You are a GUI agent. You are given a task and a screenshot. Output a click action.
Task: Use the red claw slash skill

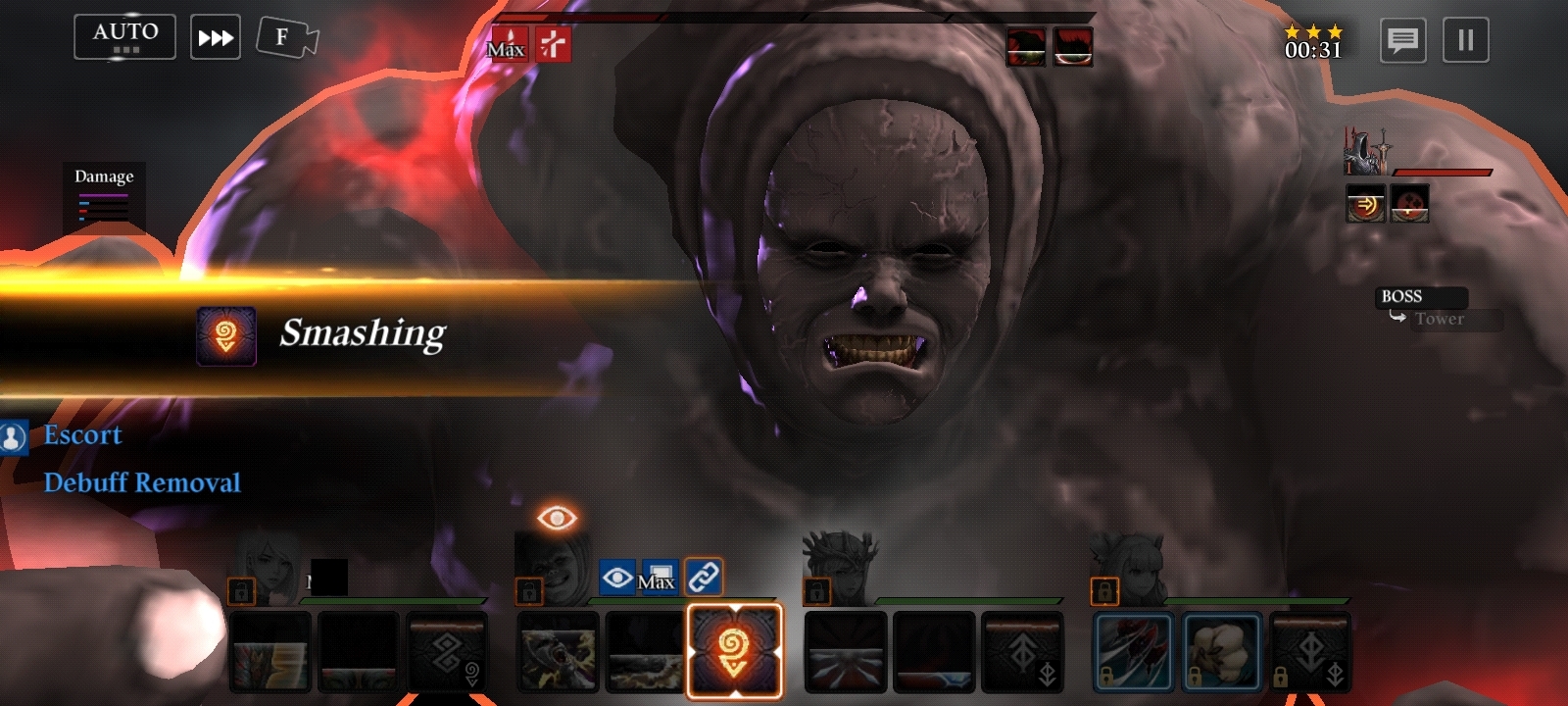pos(1133,651)
